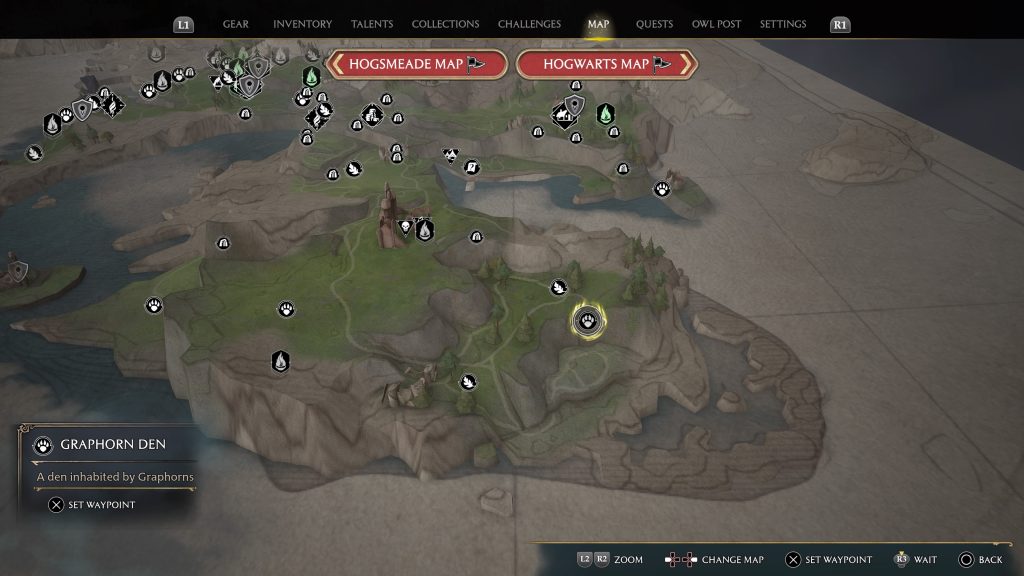Open the Settings tab
This screenshot has width=1024, height=576.
coord(783,24)
